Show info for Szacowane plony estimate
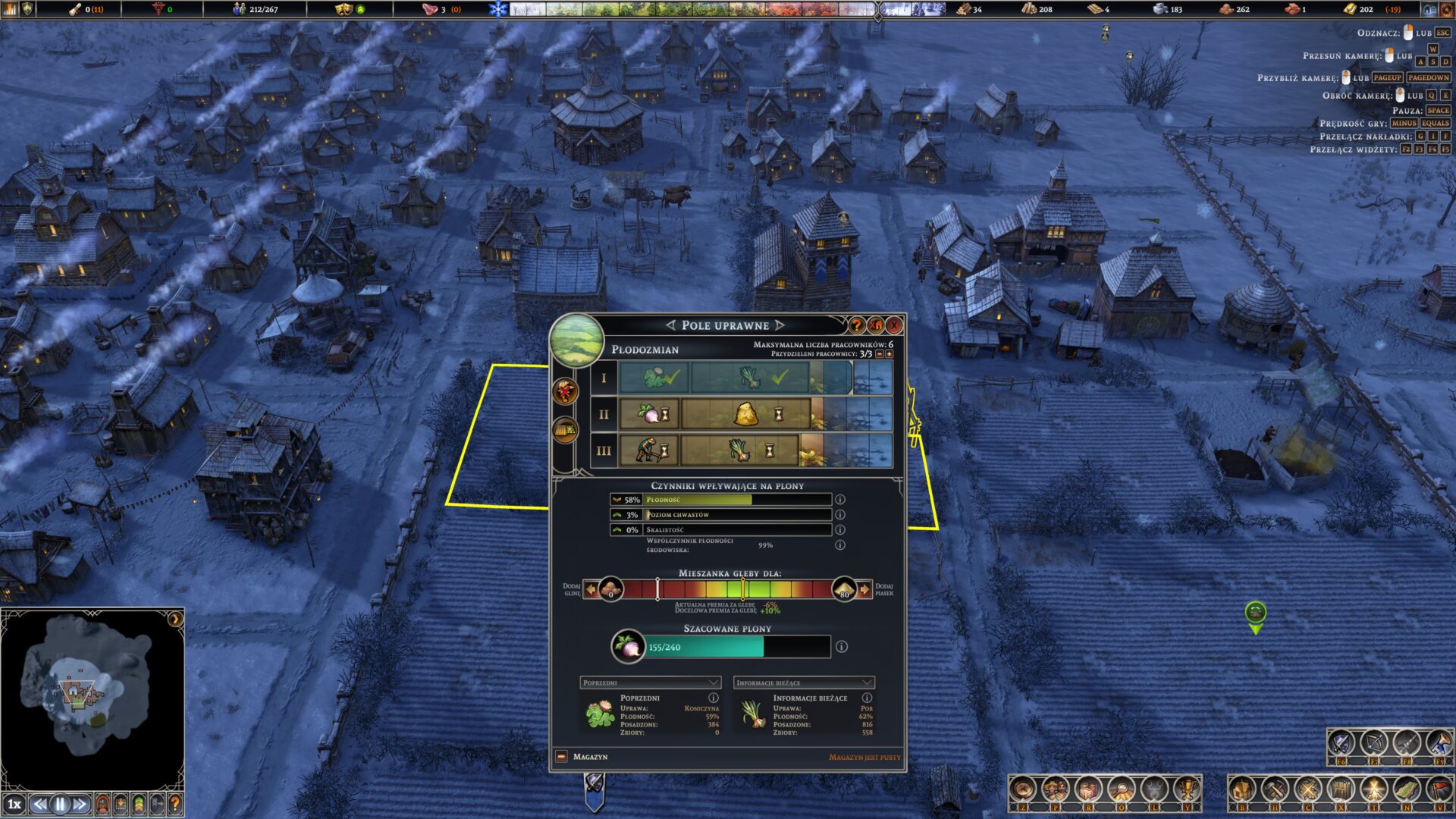The height and width of the screenshot is (819, 1456). click(842, 647)
